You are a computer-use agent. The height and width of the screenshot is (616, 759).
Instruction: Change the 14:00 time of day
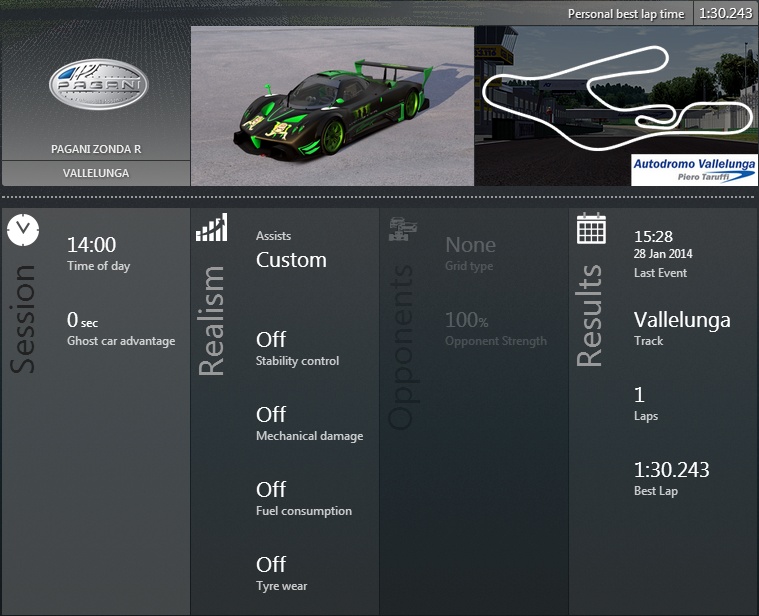click(x=91, y=245)
